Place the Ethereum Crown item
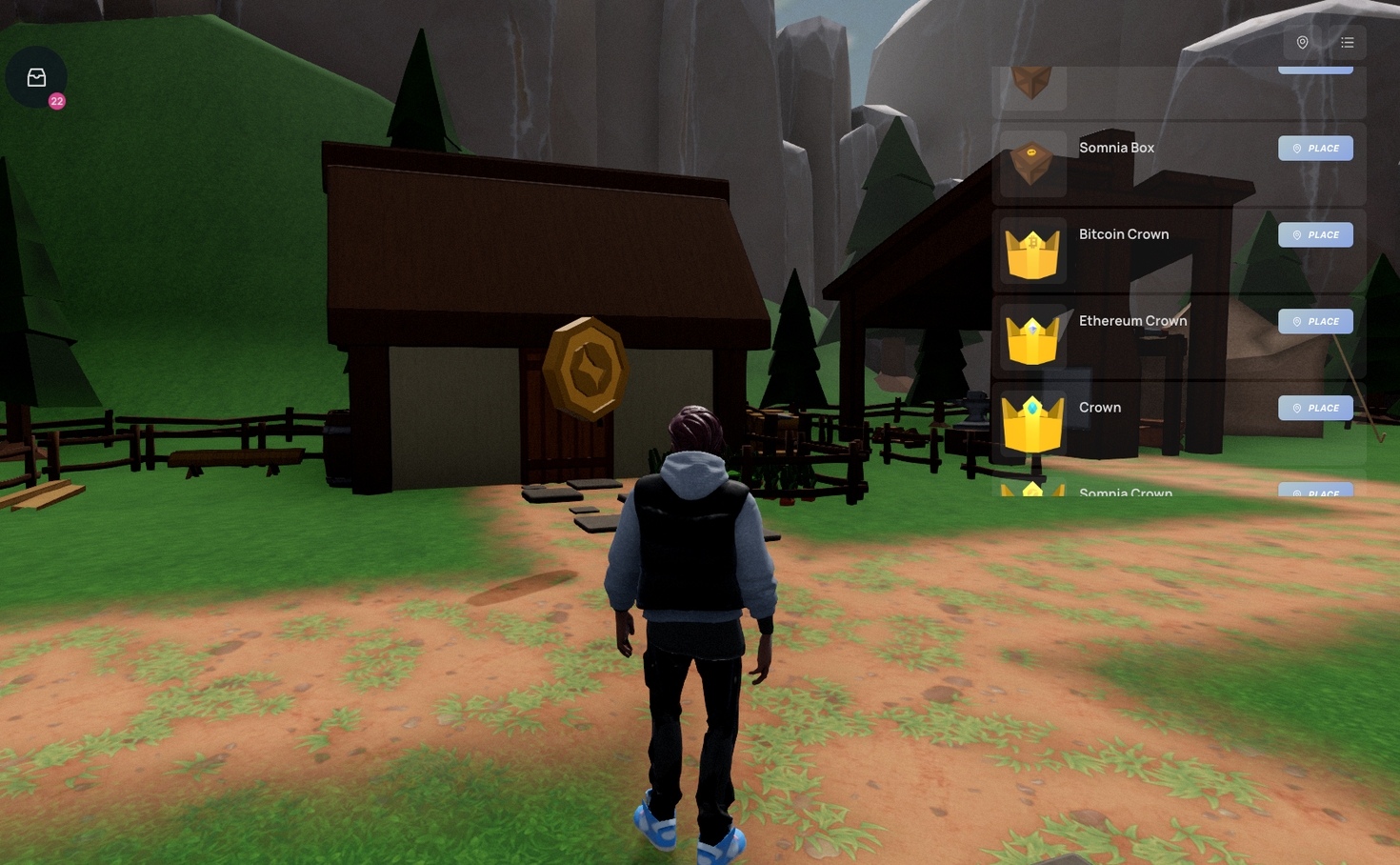The width and height of the screenshot is (1400, 865). point(1315,322)
